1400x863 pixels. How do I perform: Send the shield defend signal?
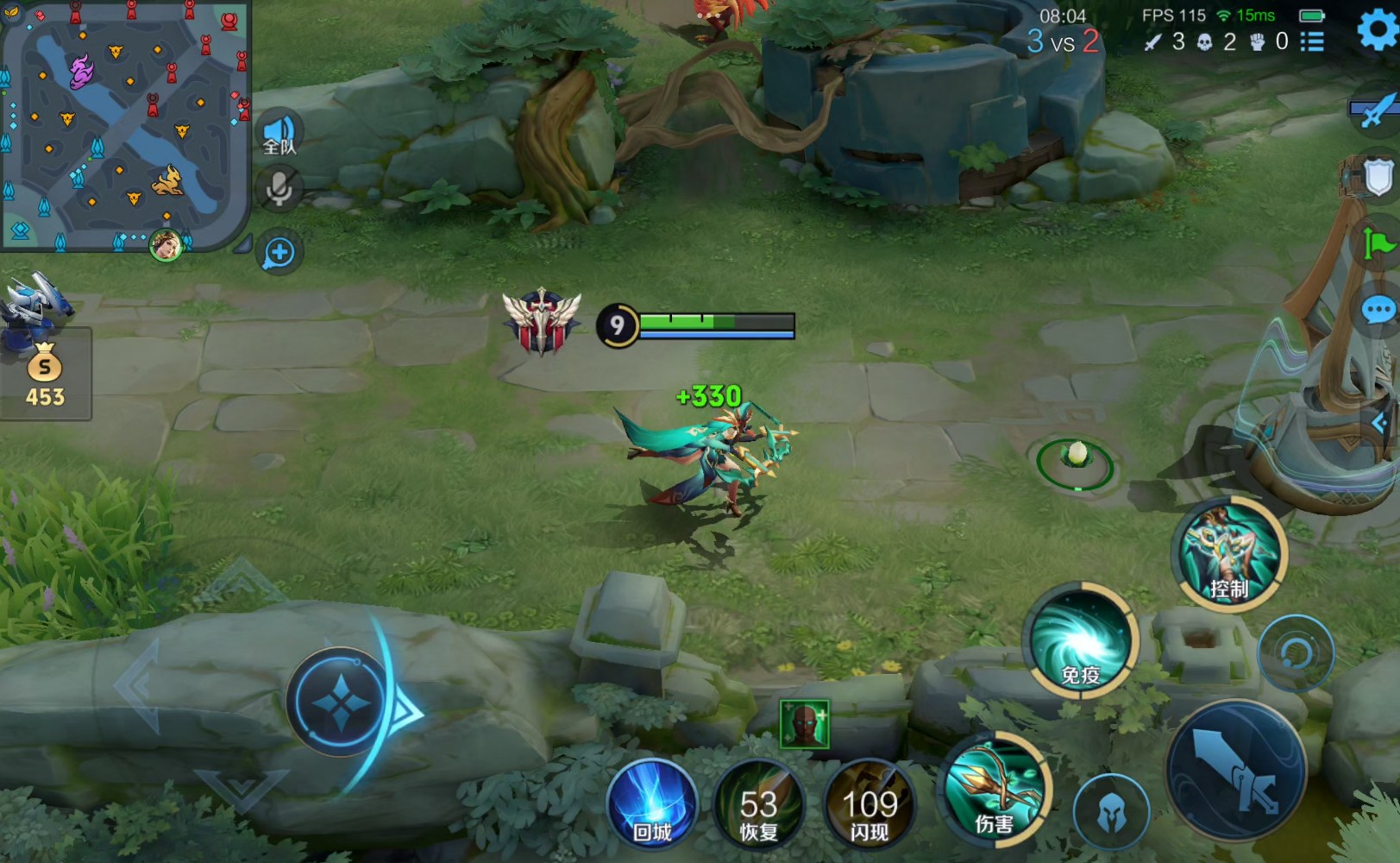click(1378, 178)
